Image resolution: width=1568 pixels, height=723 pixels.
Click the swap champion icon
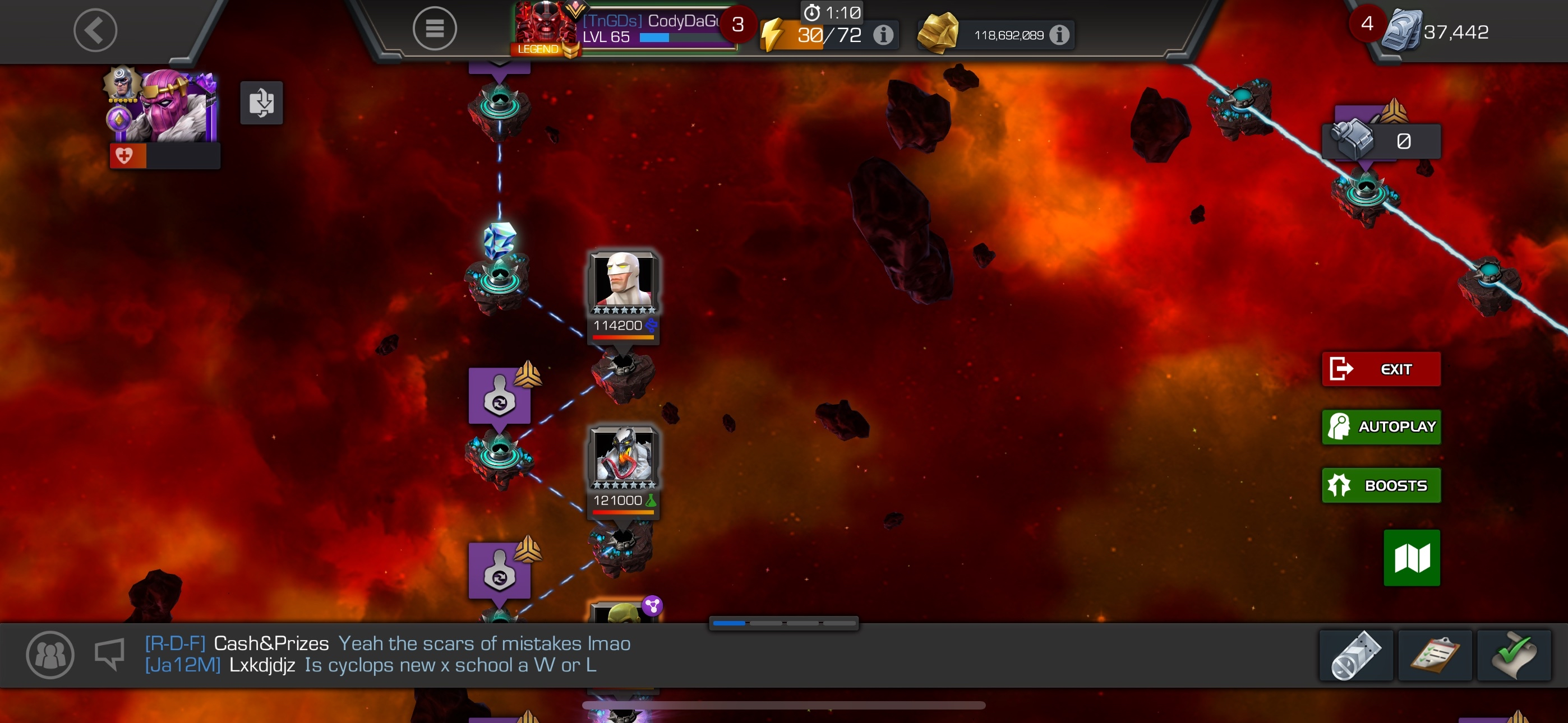[x=261, y=103]
